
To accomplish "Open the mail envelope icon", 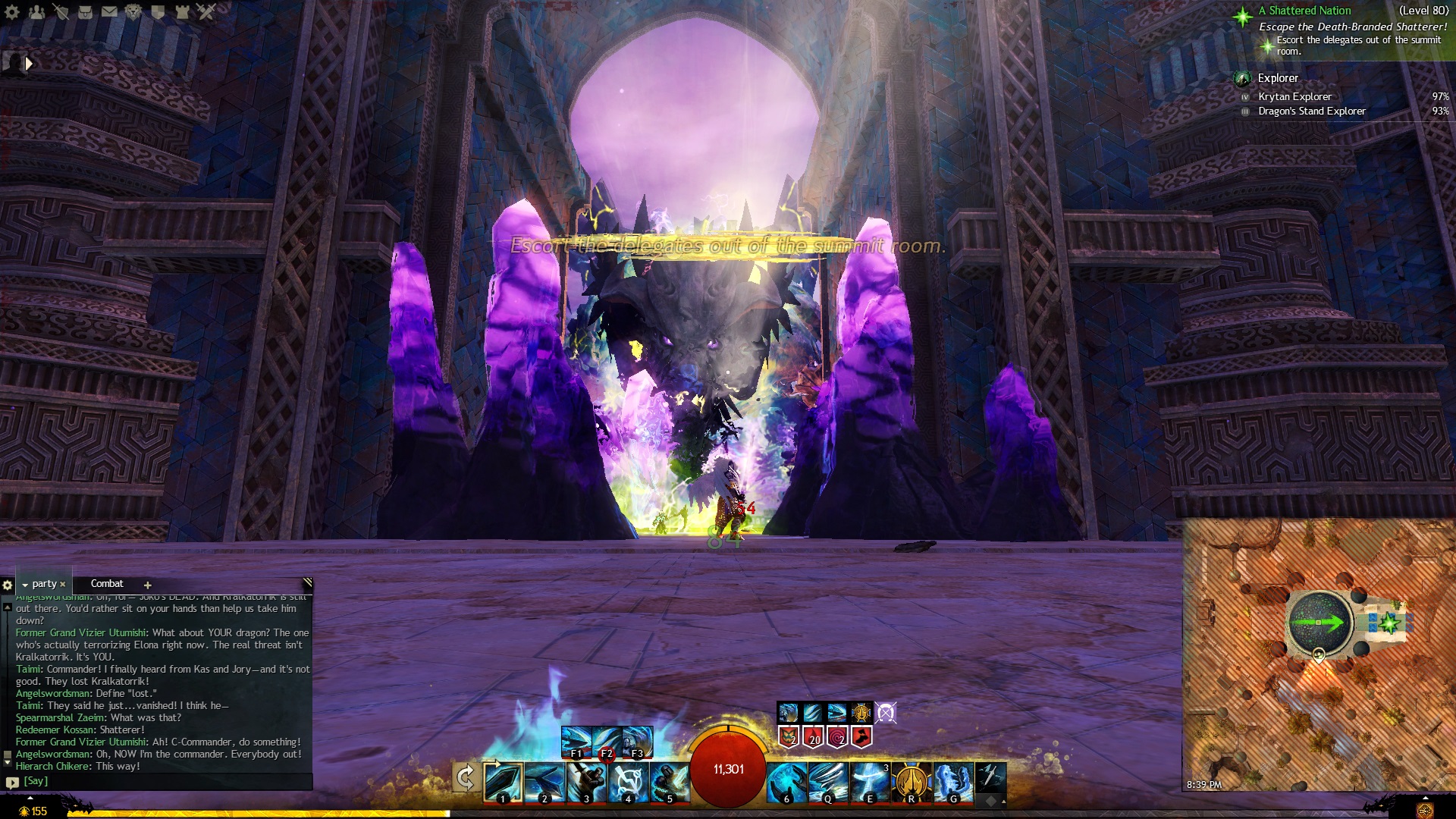I will pyautogui.click(x=109, y=12).
